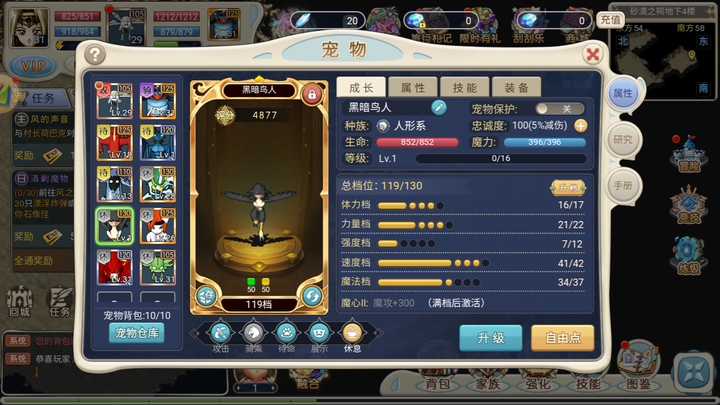The width and height of the screenshot is (720, 405).
Task: Open the 自由点 free points button
Action: pos(563,337)
